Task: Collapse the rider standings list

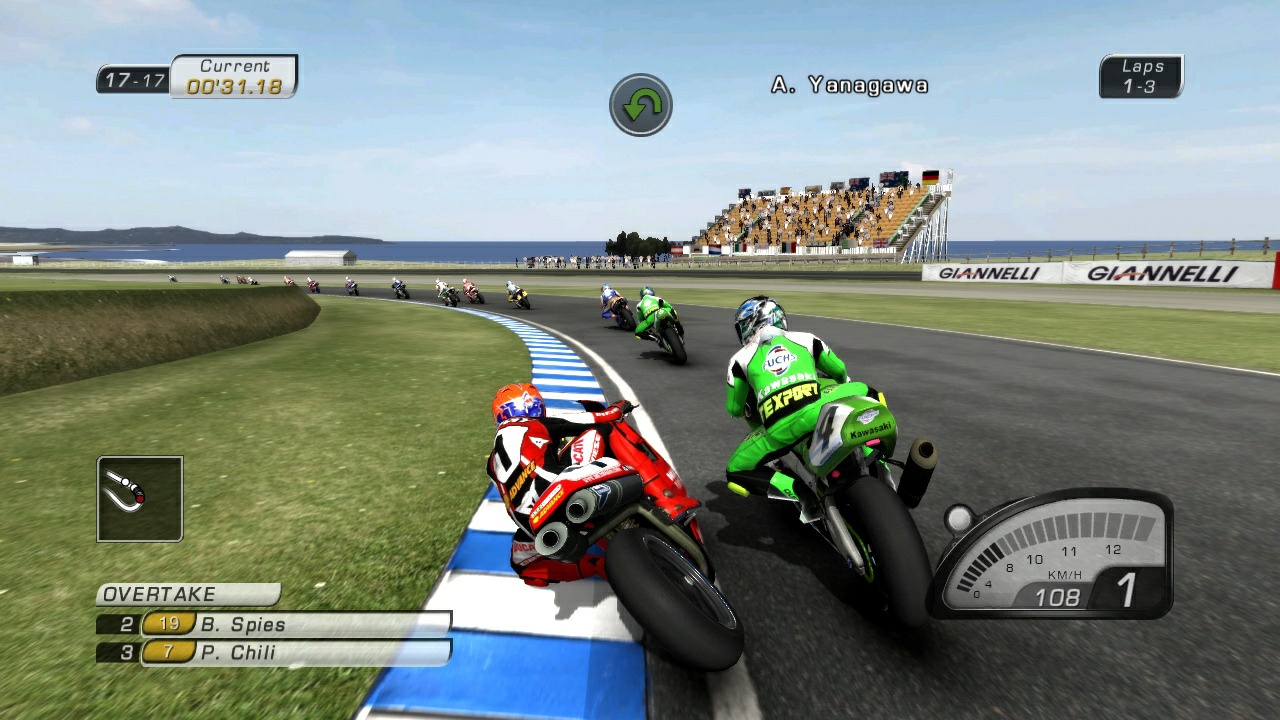Action: click(x=270, y=637)
